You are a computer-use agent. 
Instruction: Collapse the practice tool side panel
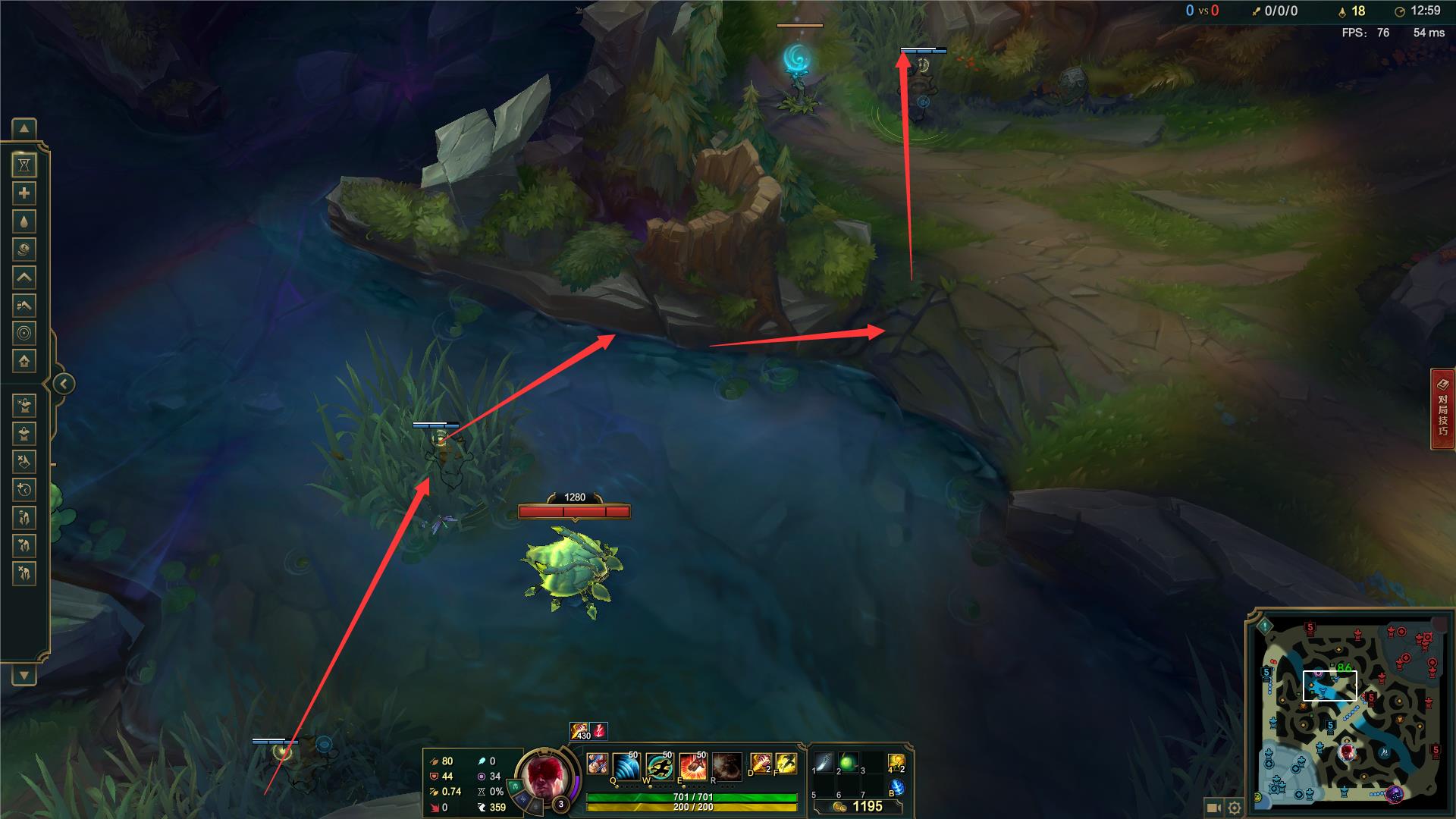(x=64, y=384)
